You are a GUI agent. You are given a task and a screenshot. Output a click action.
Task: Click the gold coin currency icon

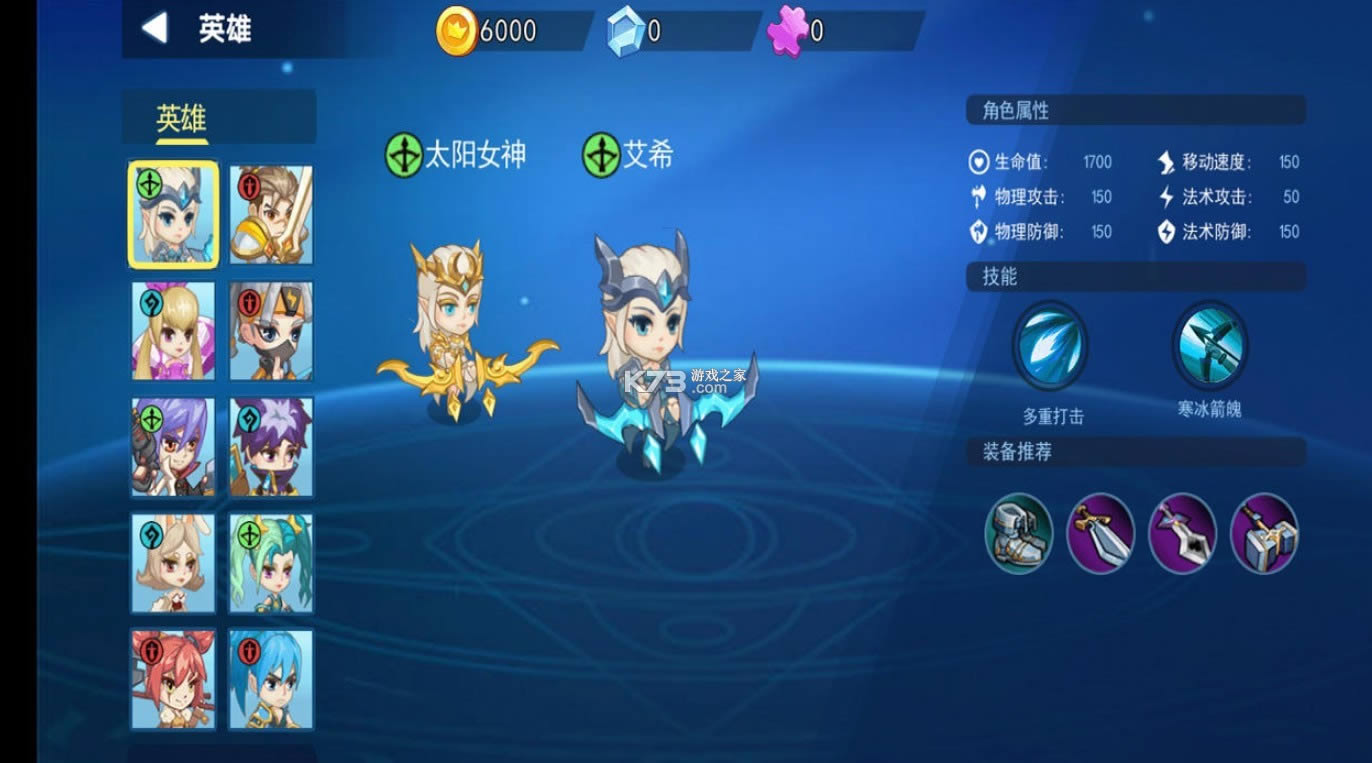coord(456,30)
